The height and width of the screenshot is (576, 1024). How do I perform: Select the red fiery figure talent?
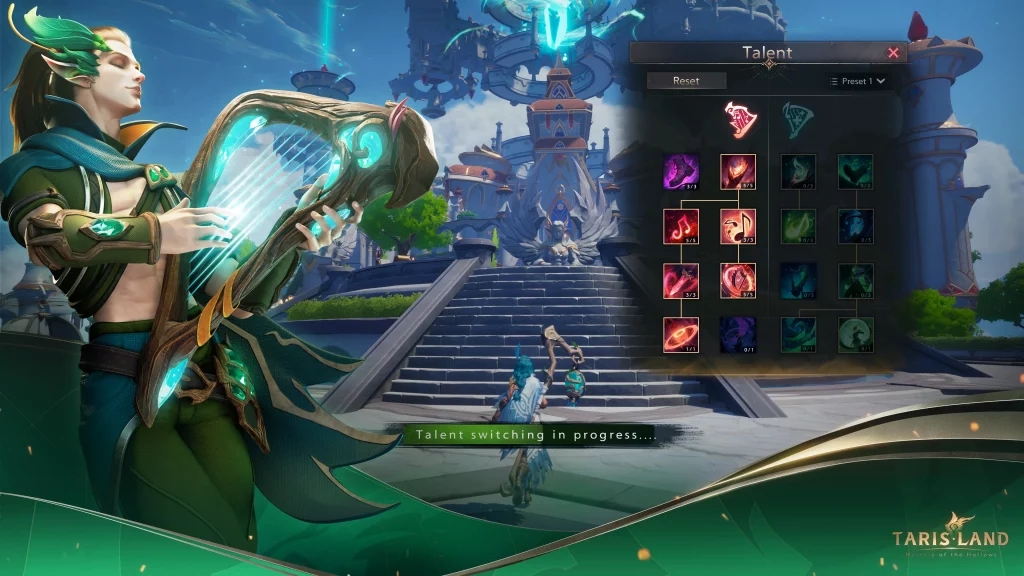(738, 172)
